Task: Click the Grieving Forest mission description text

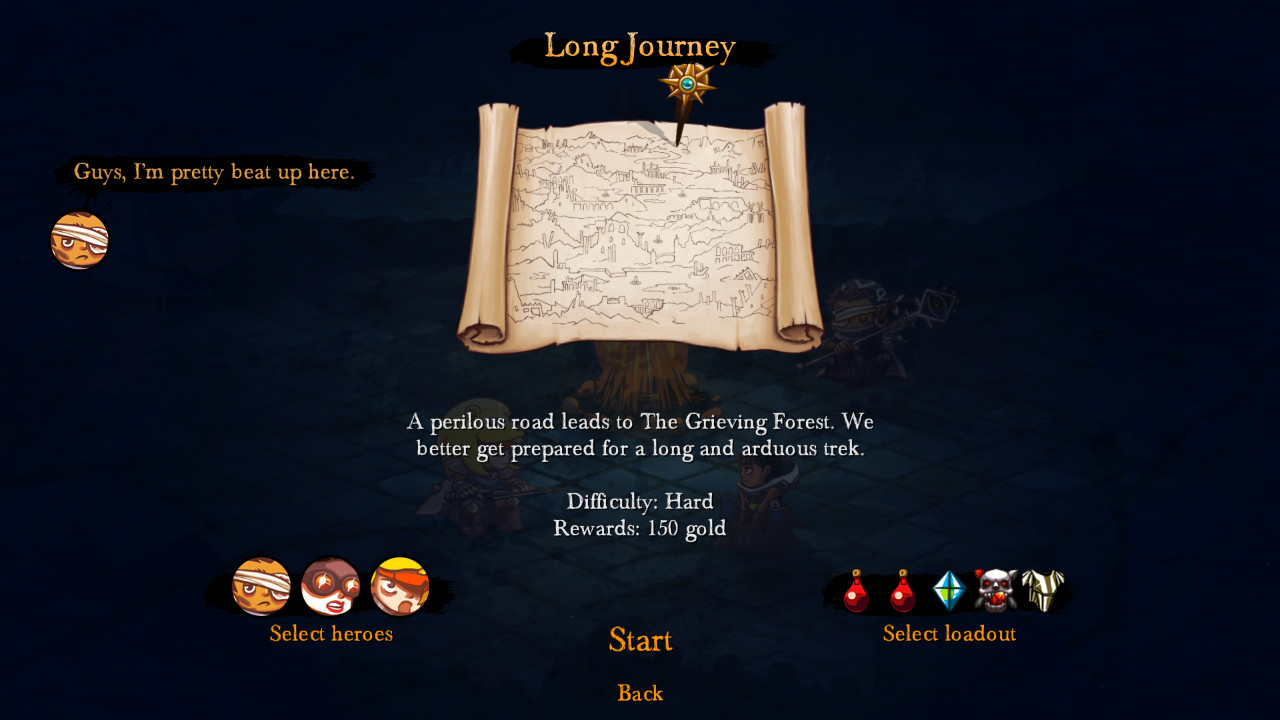Action: pos(640,435)
